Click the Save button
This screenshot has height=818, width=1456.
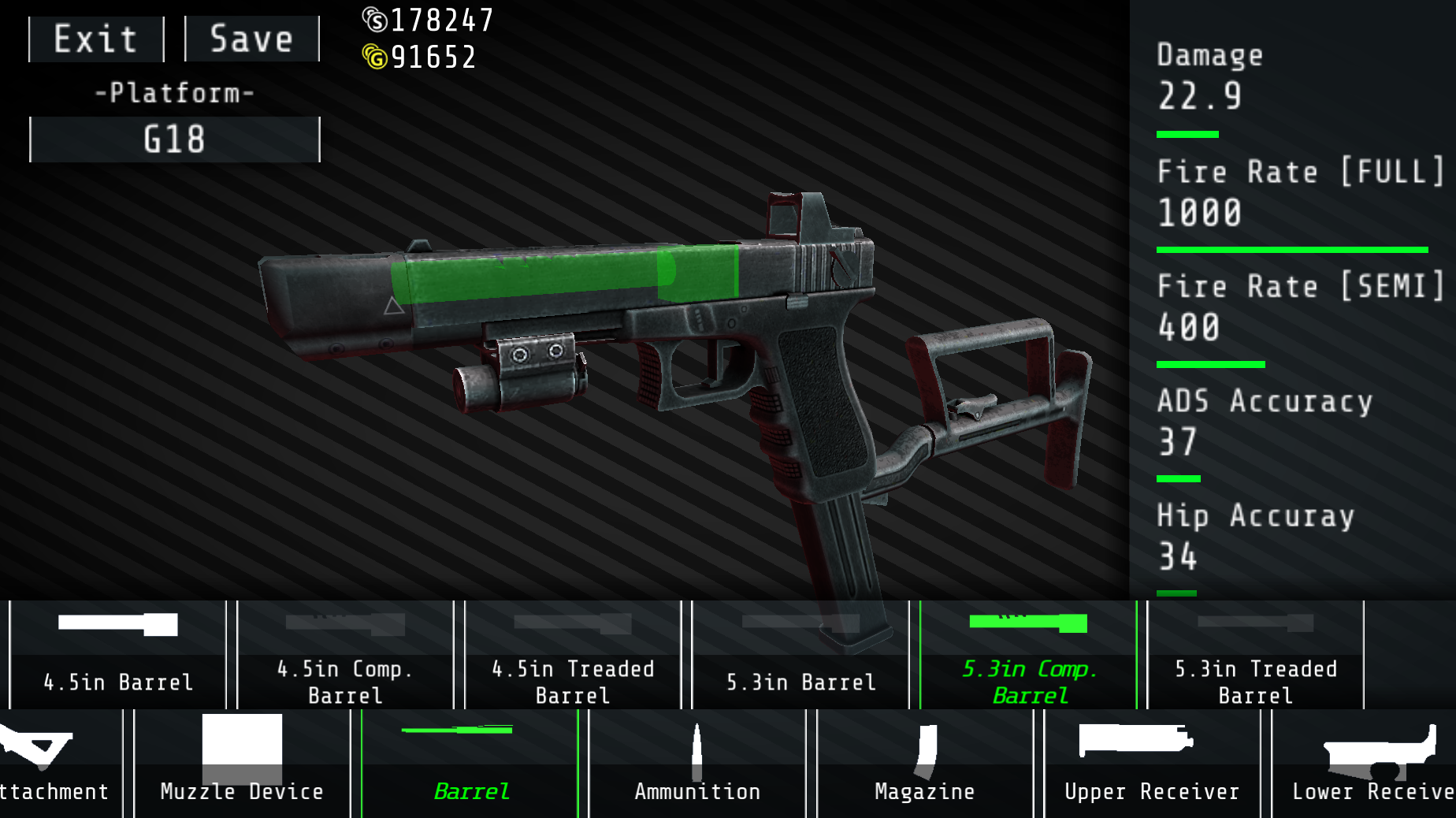pyautogui.click(x=251, y=38)
